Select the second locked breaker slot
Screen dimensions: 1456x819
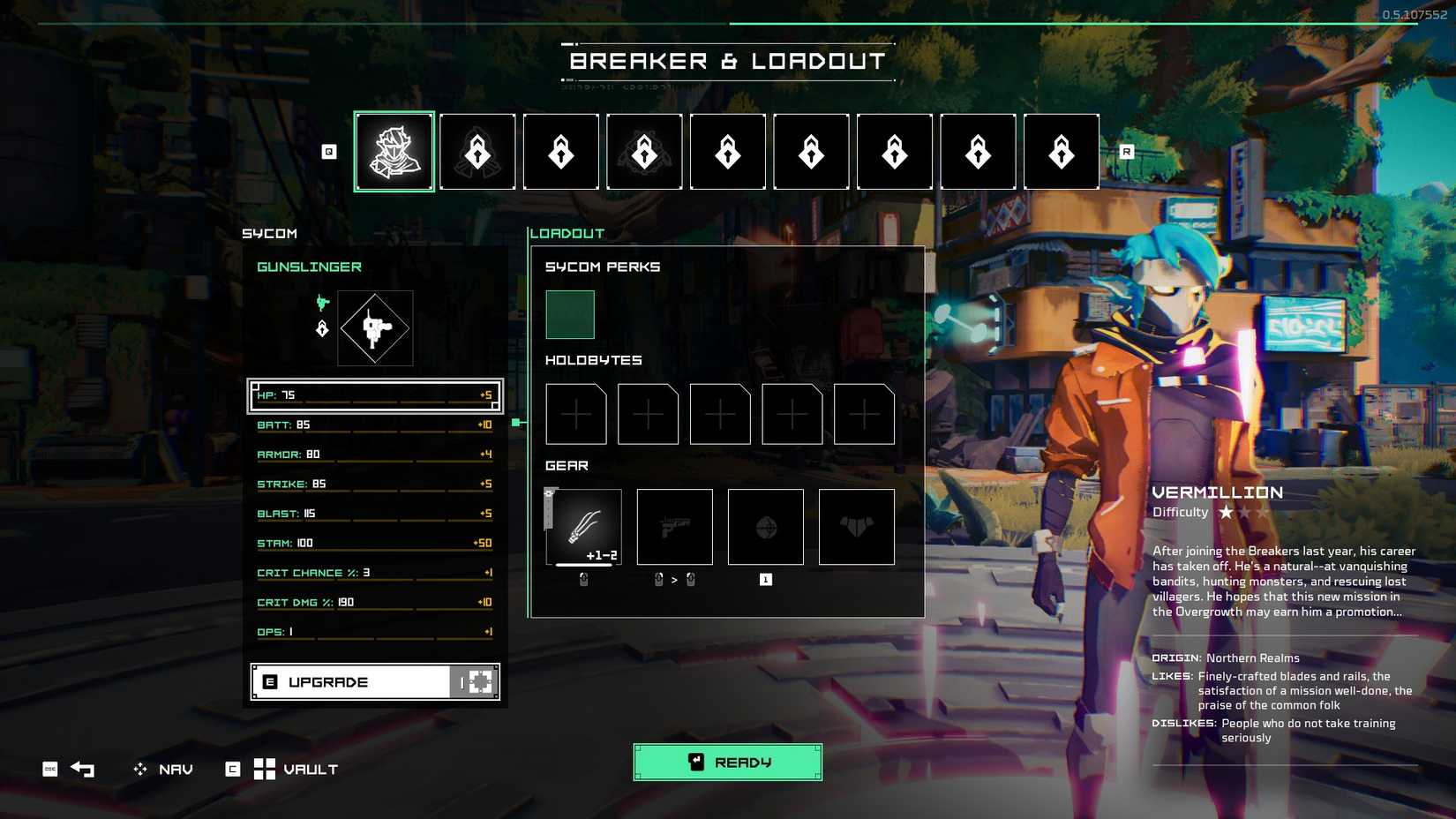477,151
